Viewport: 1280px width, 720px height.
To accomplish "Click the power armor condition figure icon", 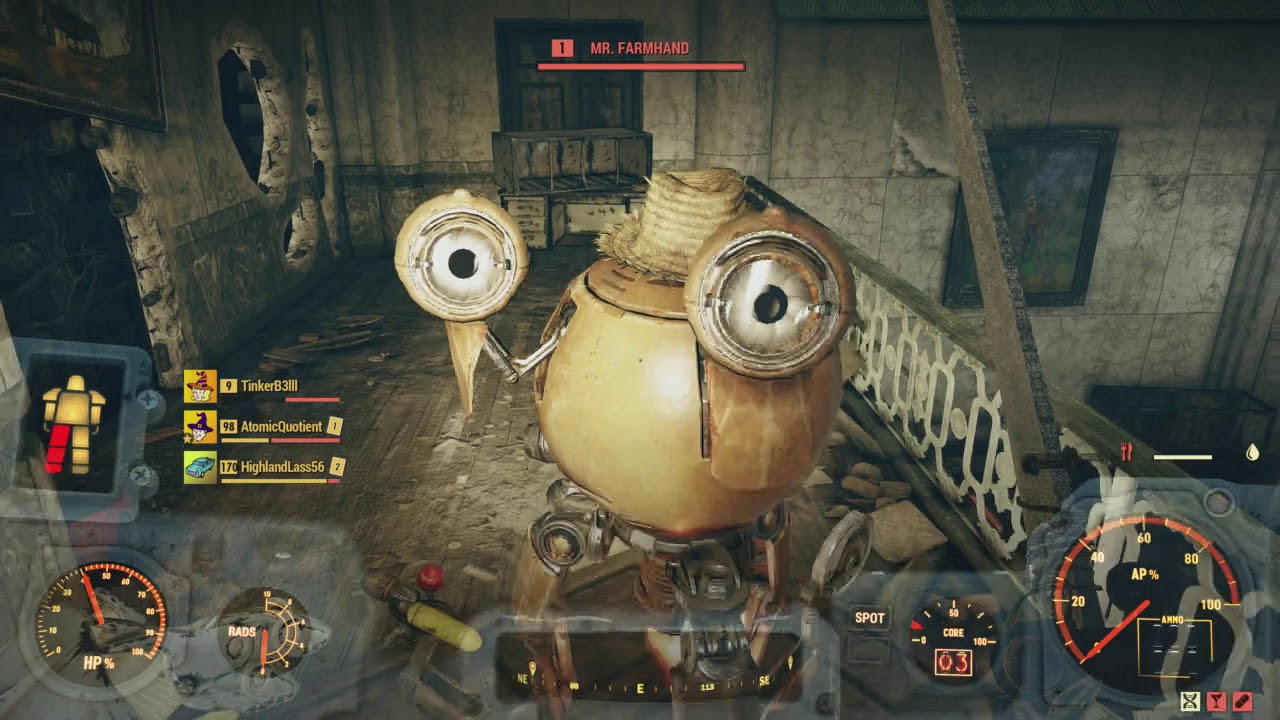I will point(73,425).
